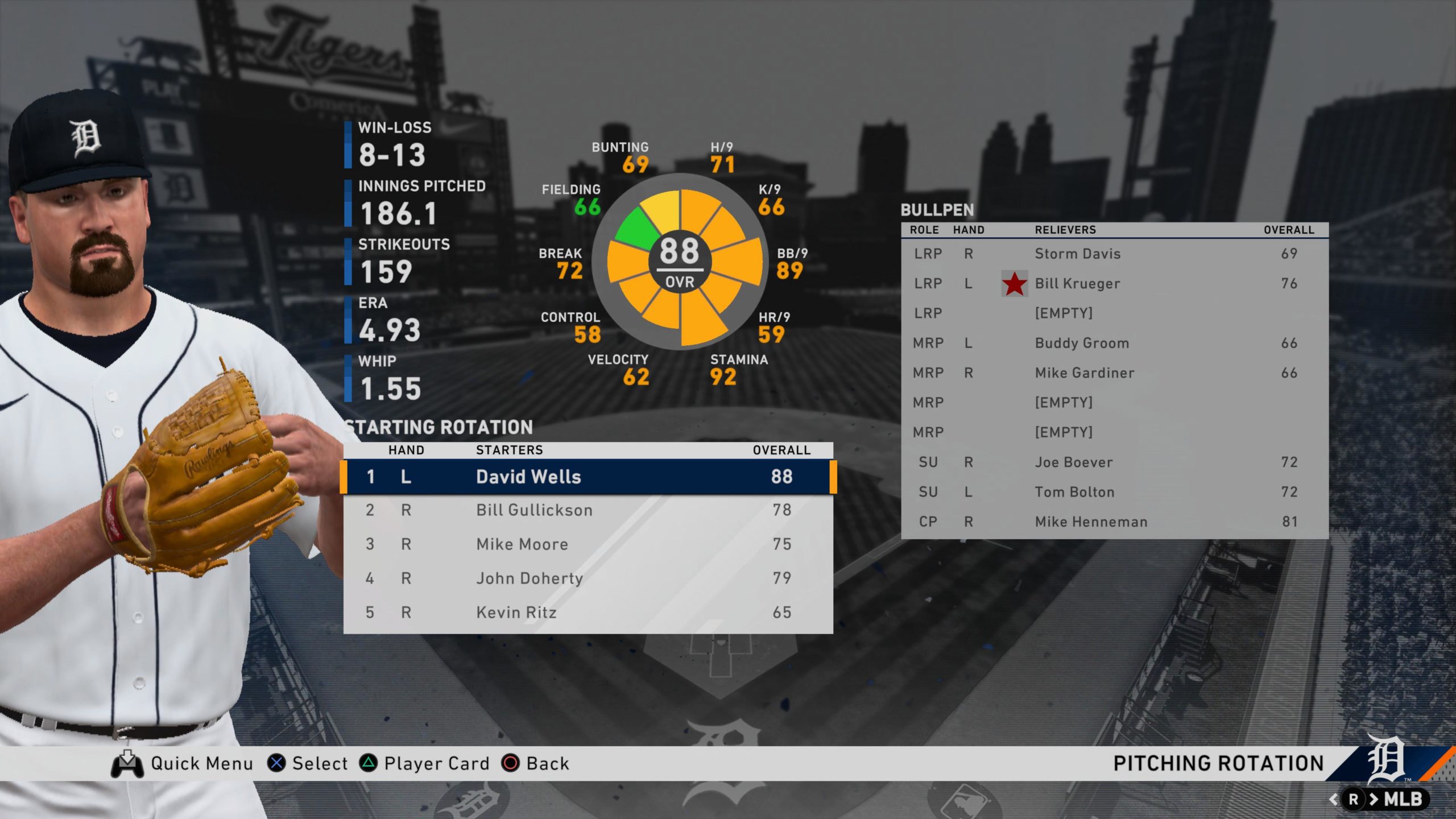Select Tom Bolton setup pitcher row
Image resolution: width=1456 pixels, height=819 pixels.
point(1114,492)
